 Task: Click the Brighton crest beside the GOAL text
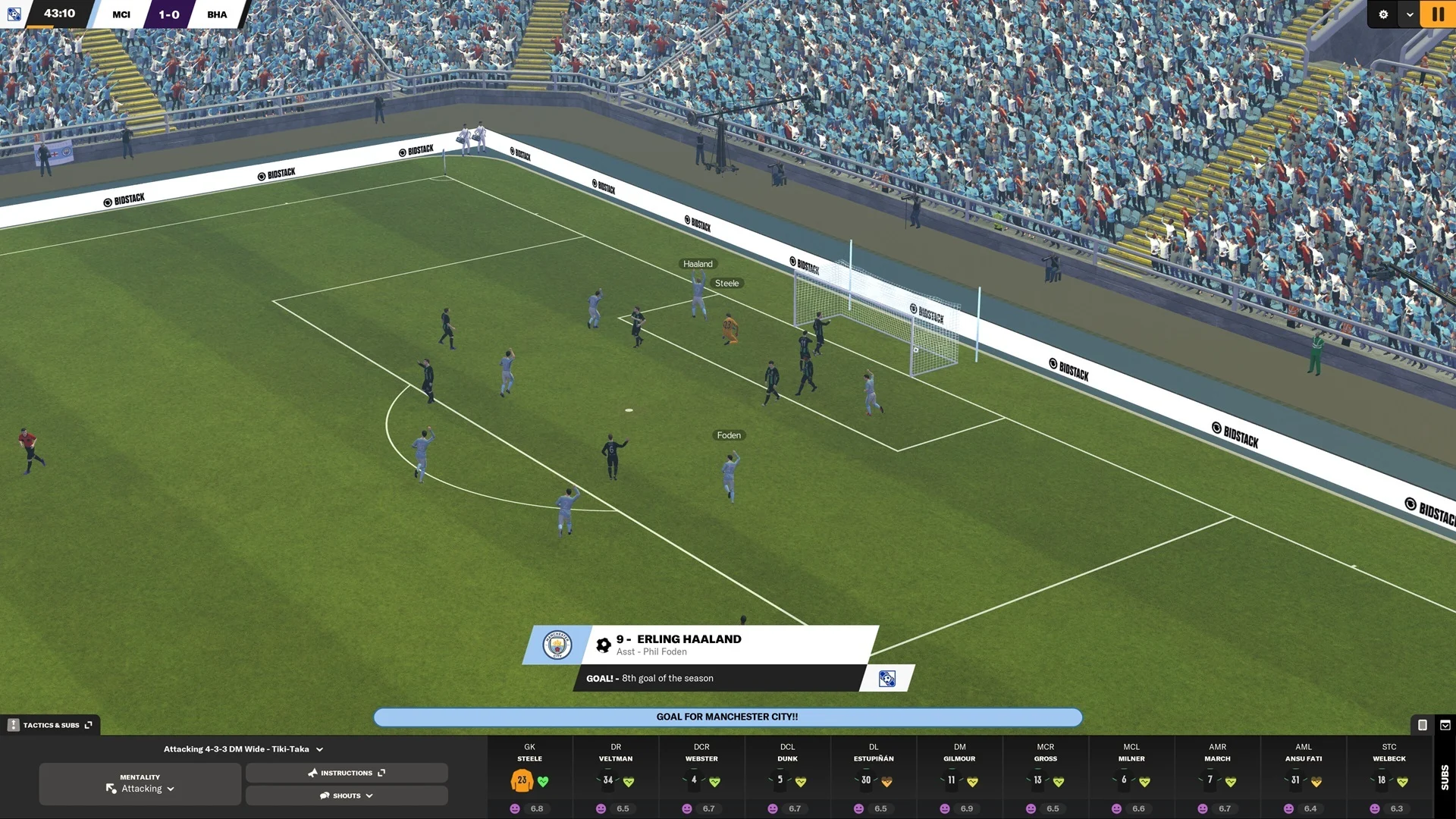[887, 679]
